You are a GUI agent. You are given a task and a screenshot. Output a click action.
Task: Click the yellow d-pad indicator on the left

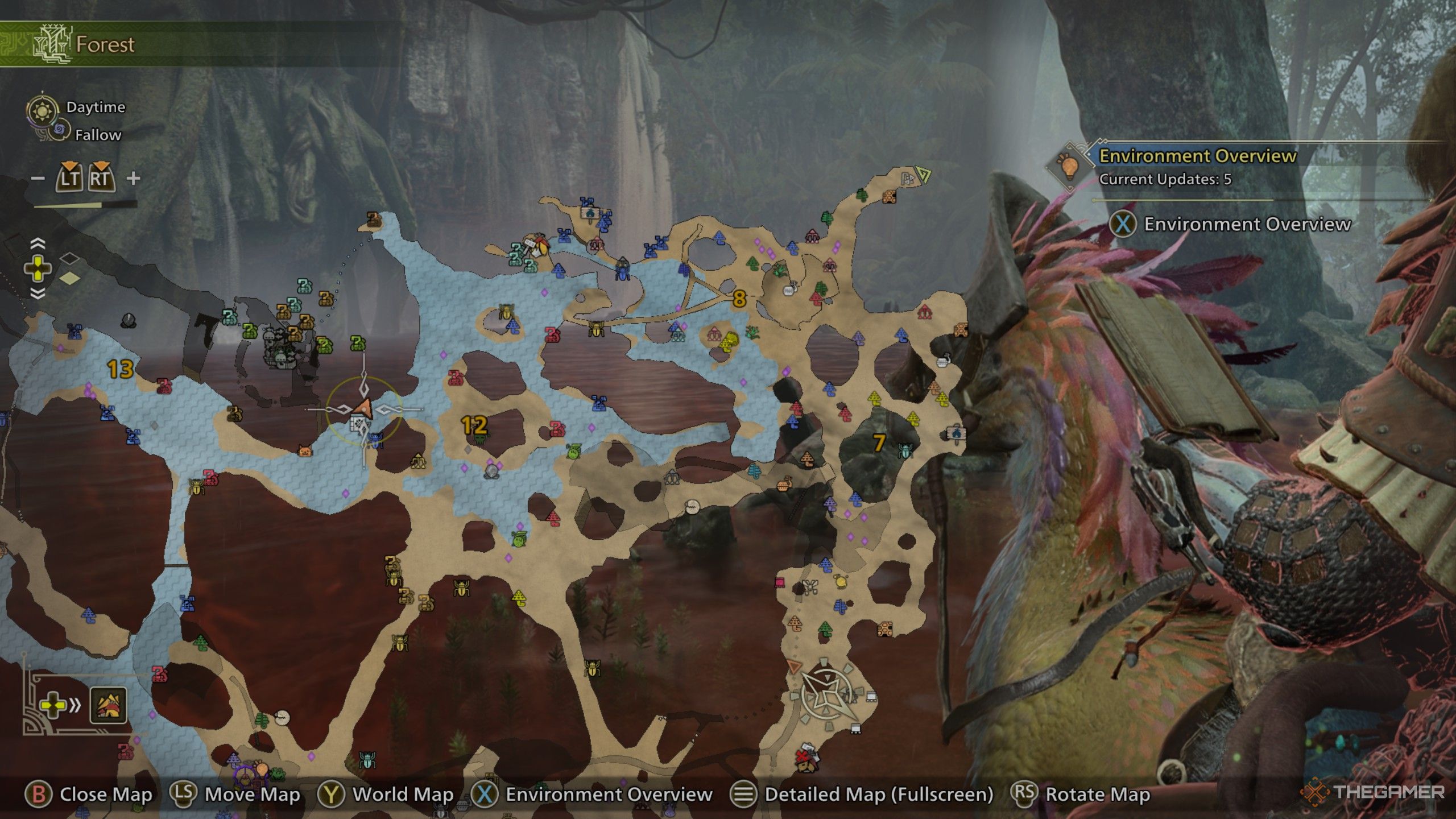[x=38, y=268]
